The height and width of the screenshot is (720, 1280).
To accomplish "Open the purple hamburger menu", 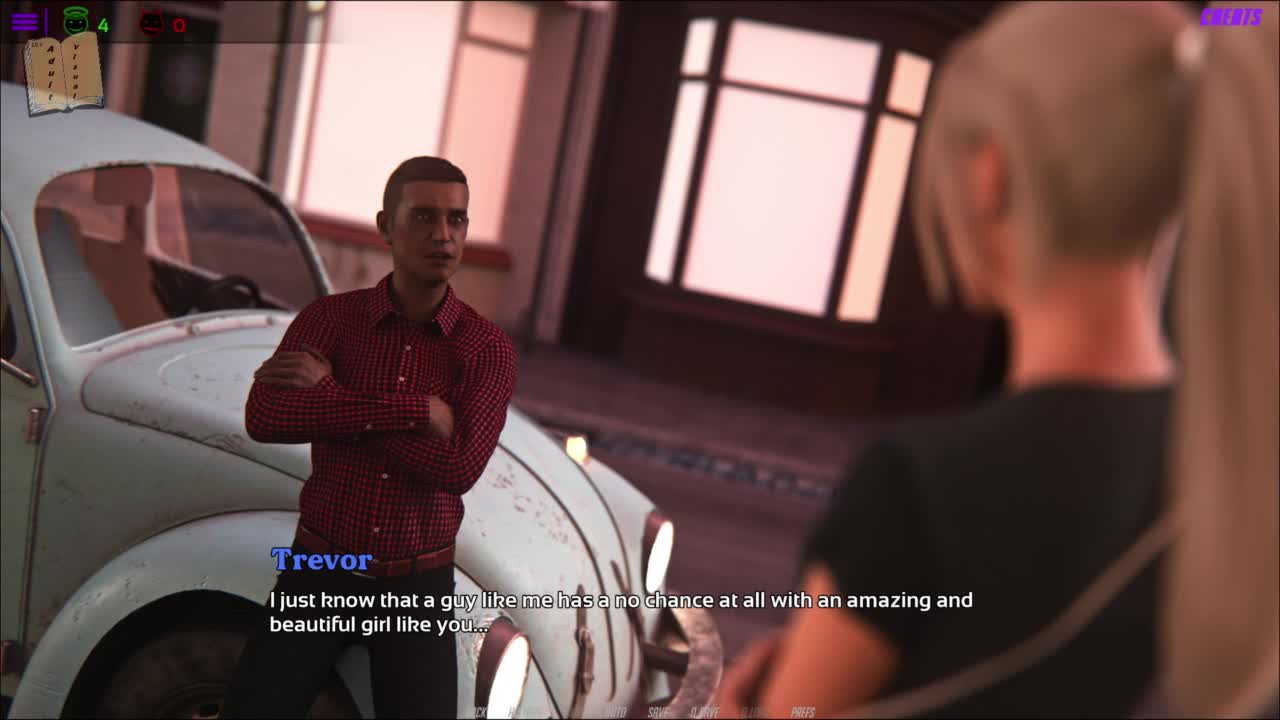I will click(24, 22).
